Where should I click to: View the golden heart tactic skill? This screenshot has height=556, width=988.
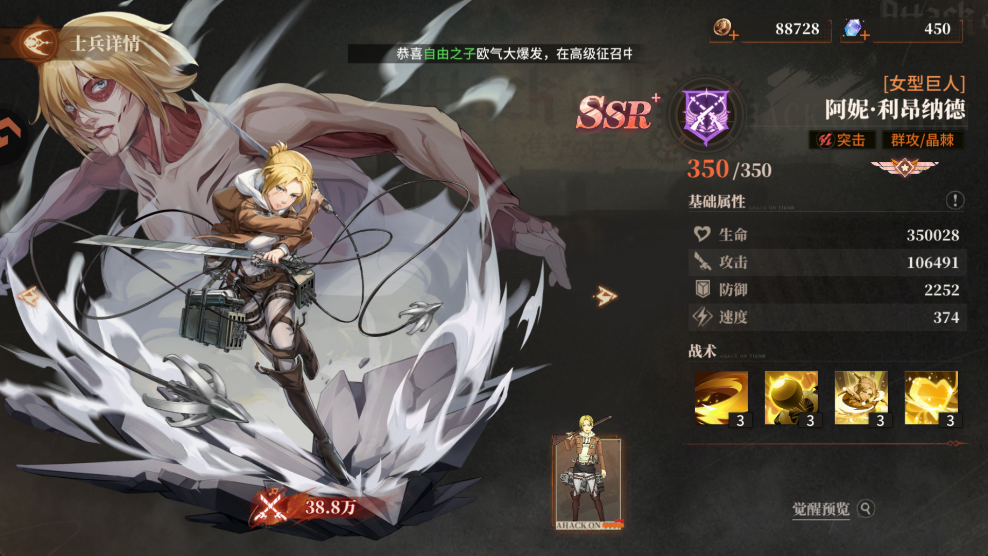coord(931,398)
